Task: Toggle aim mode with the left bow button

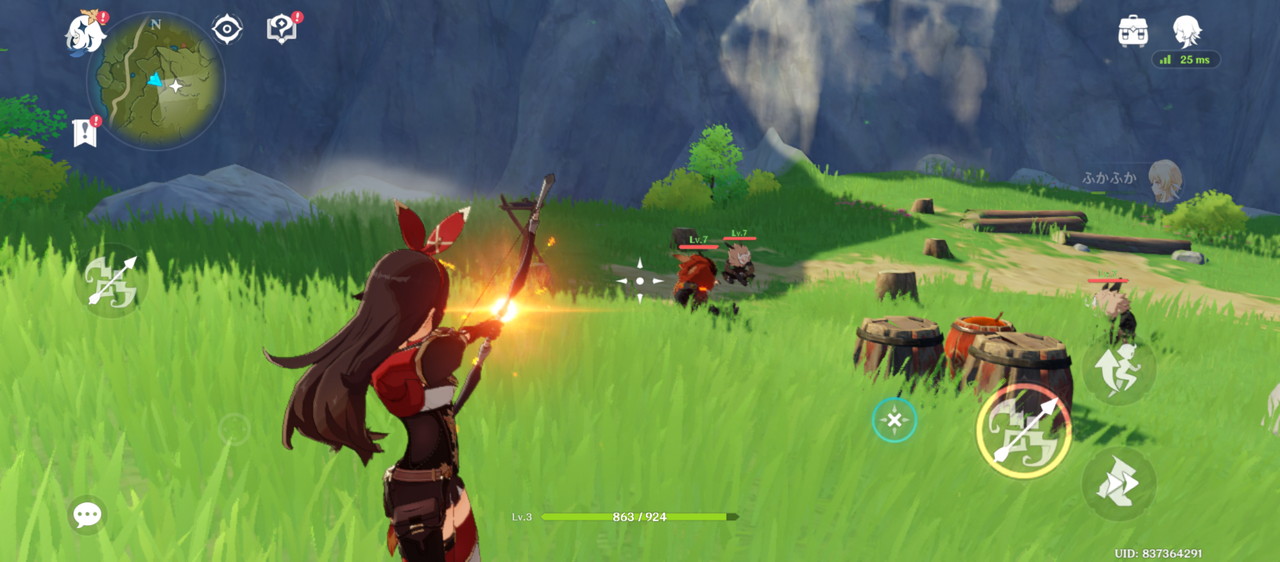Action: pos(110,280)
